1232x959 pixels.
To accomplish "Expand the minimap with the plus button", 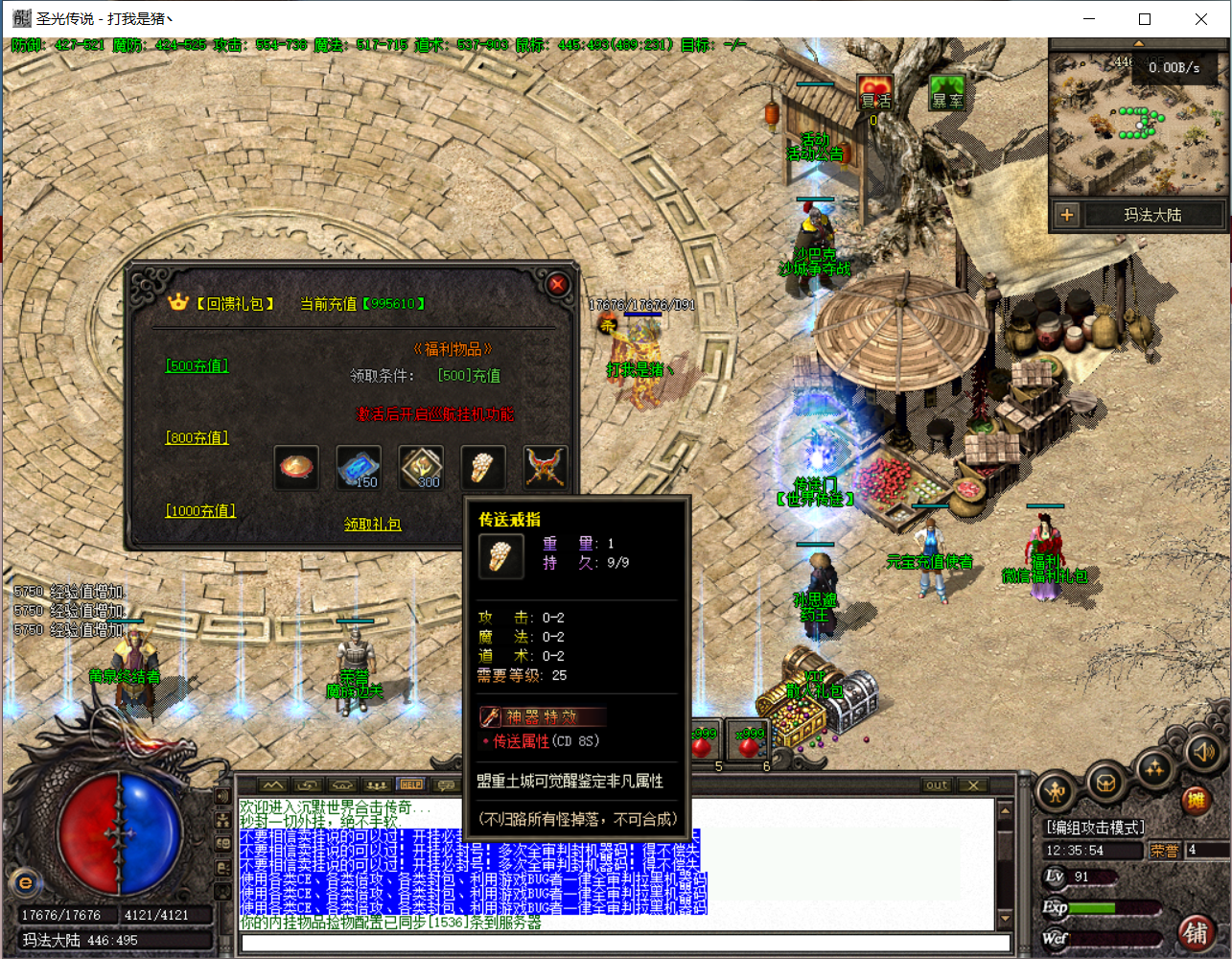I will click(x=1067, y=215).
